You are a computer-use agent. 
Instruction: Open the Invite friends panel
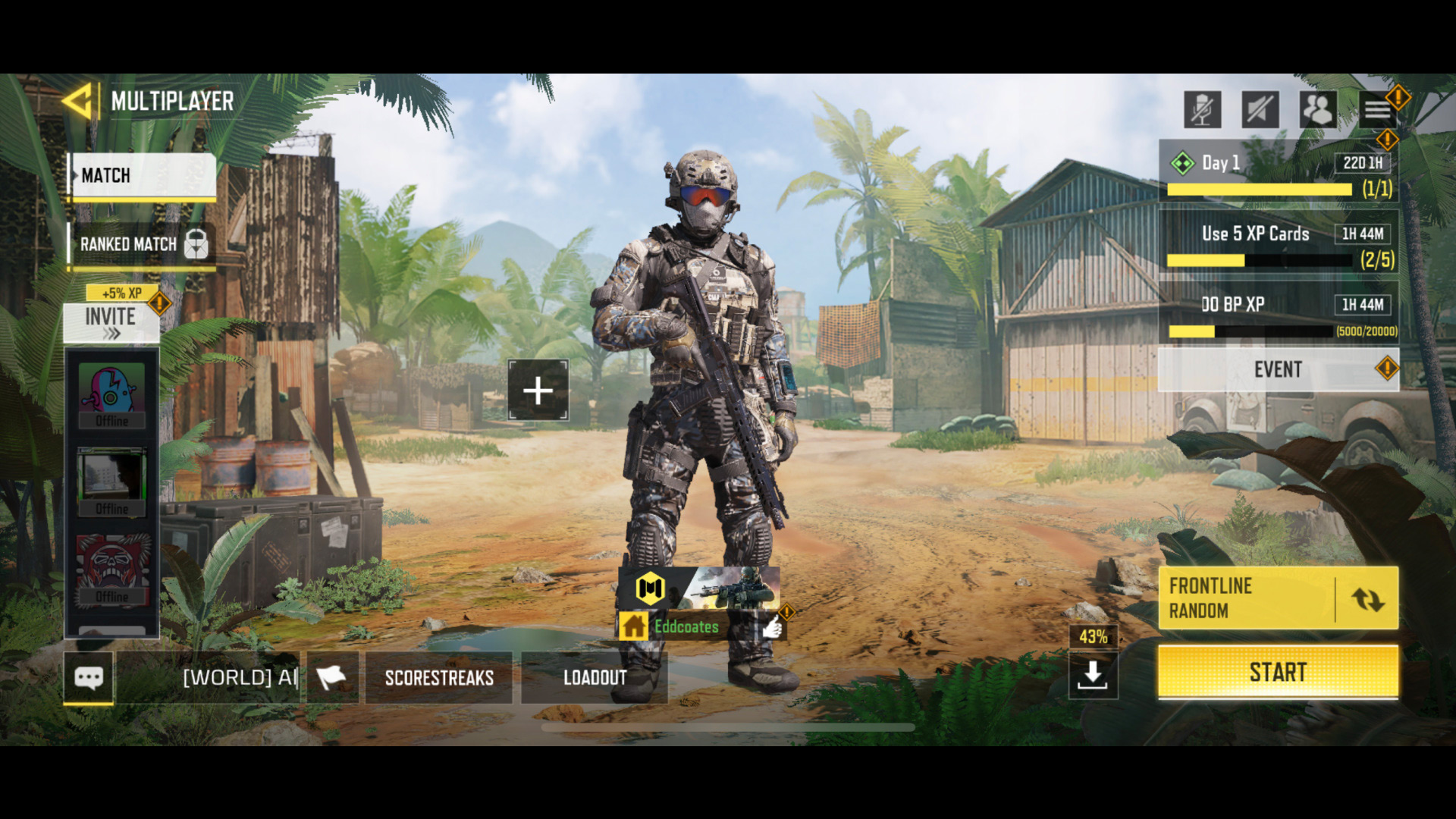[111, 322]
